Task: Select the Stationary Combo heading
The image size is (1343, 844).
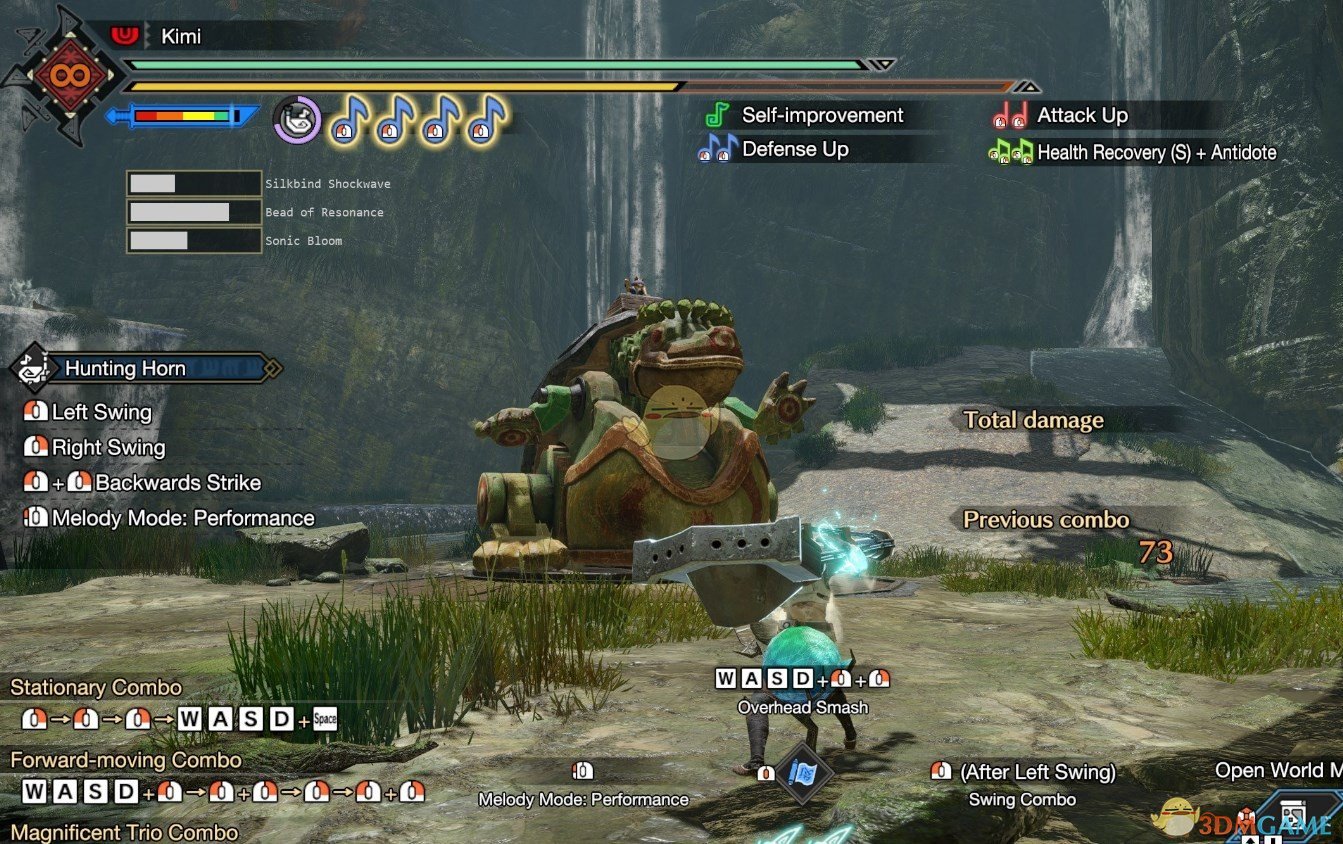Action: 96,688
